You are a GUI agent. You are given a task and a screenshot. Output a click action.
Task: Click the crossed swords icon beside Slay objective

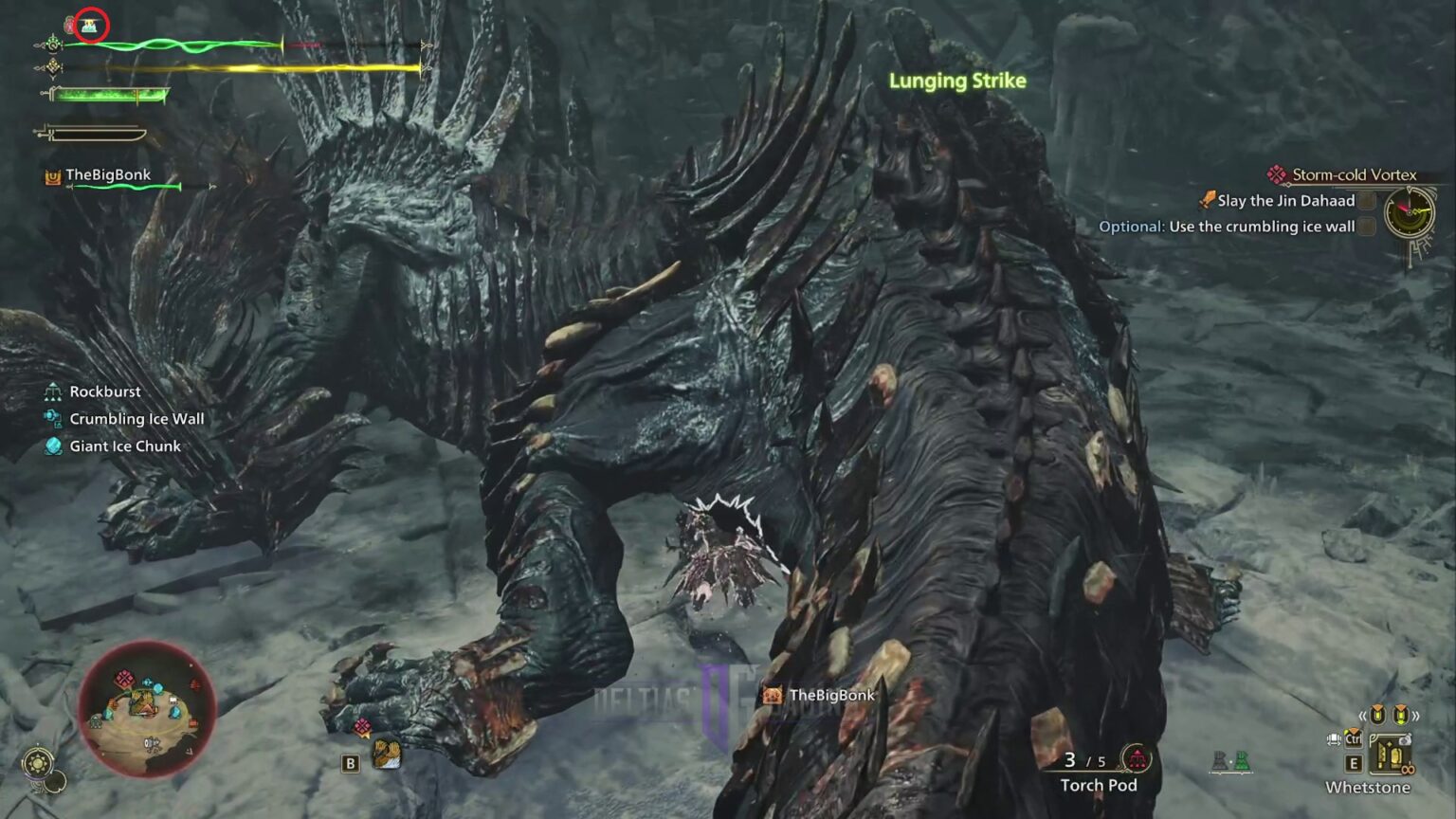[x=1206, y=200]
